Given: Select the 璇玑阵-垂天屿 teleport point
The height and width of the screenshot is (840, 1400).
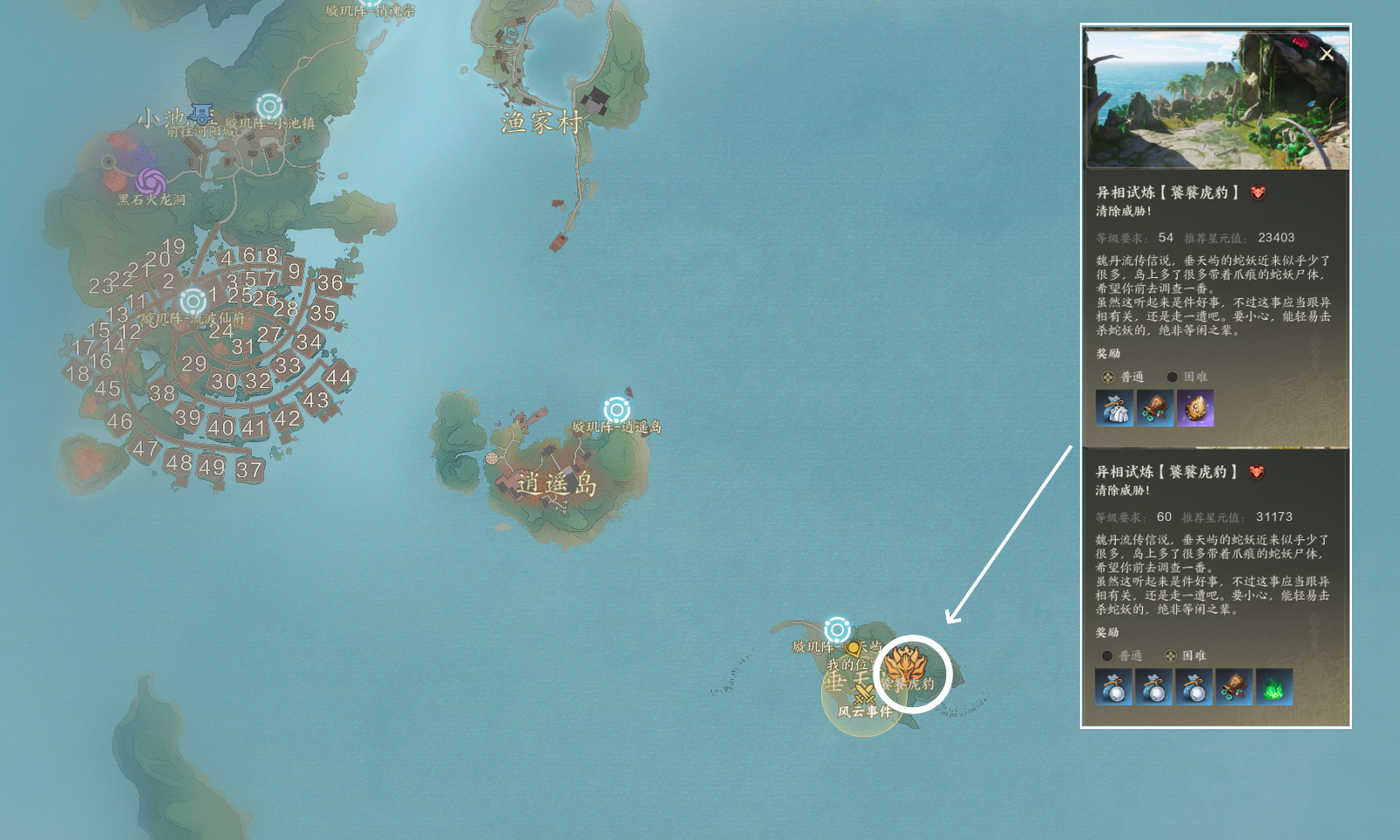Looking at the screenshot, I should tap(837, 629).
